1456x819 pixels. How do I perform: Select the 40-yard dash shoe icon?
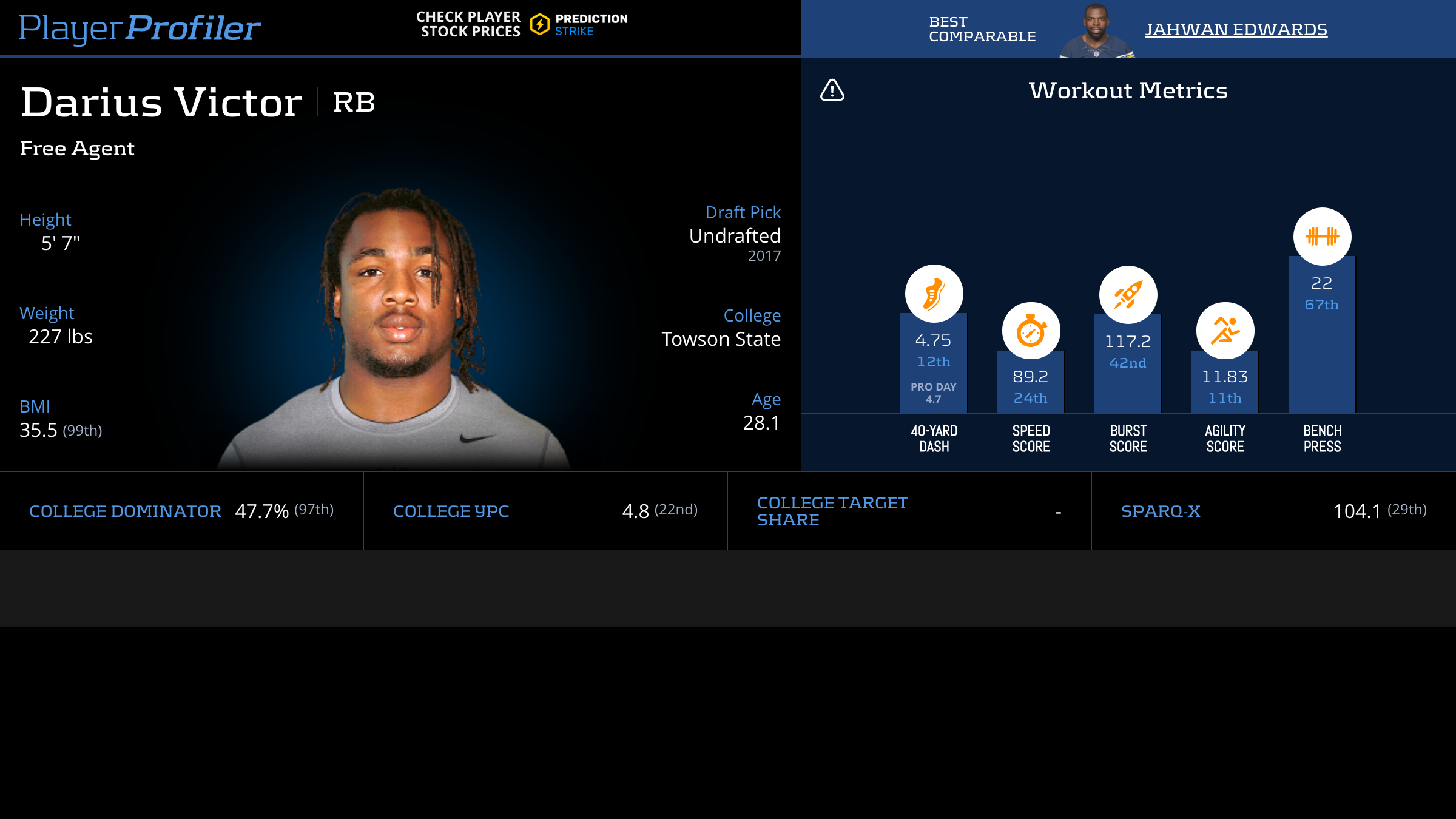934,294
